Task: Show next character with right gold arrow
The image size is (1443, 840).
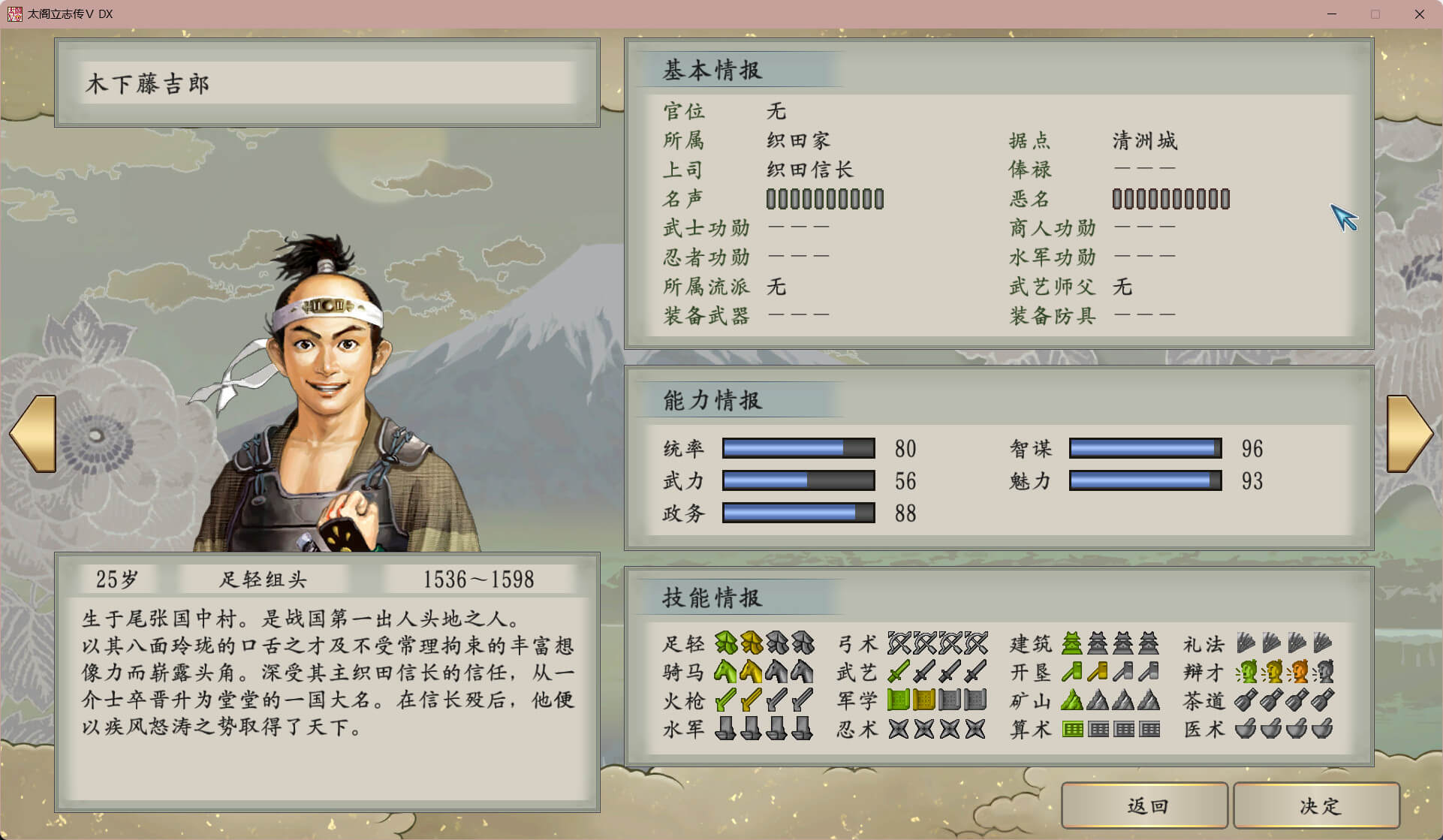Action: pyautogui.click(x=1408, y=433)
